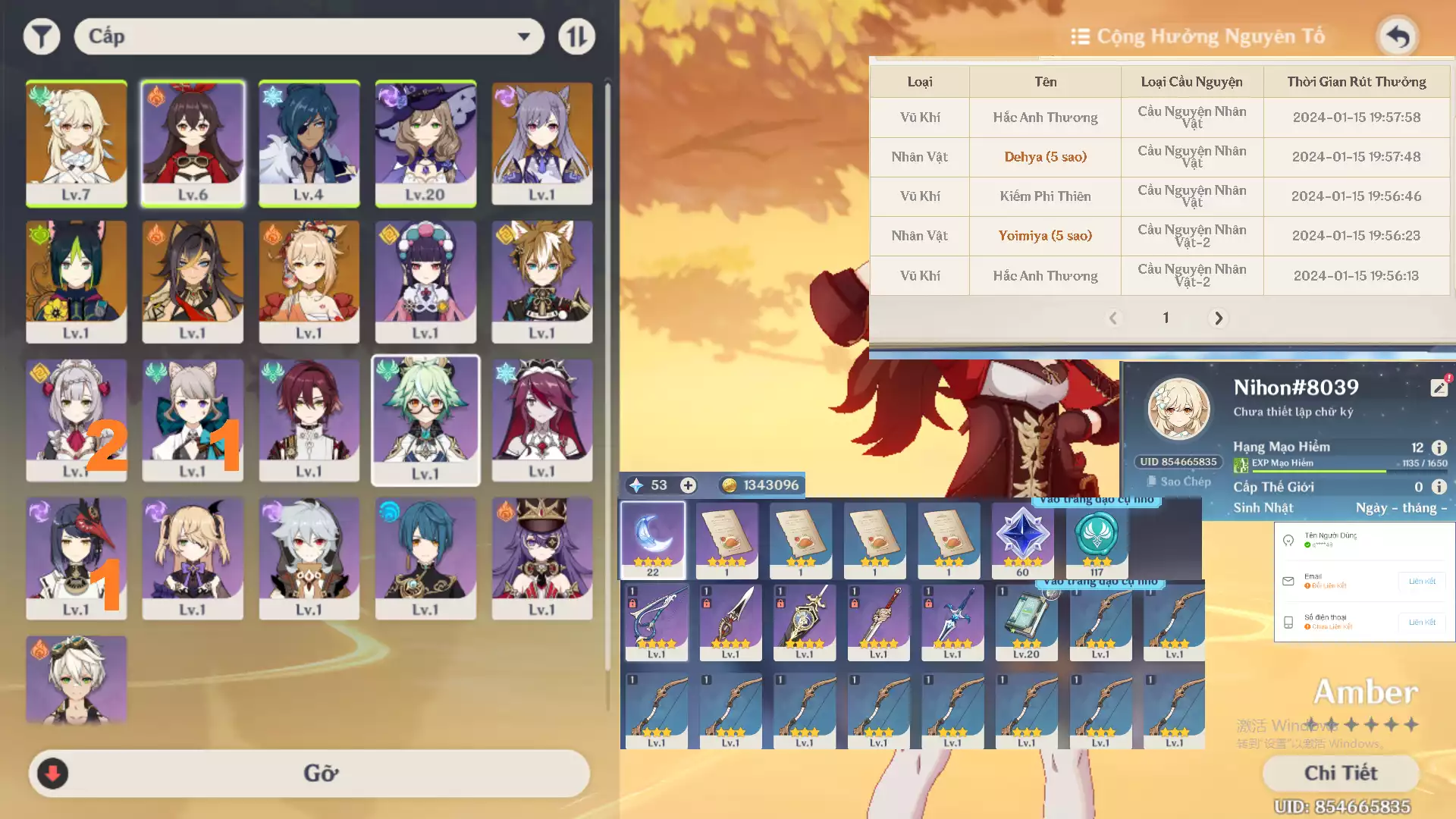Click the sort order icon beside Cấp dropdown
Viewport: 1456px width, 819px height.
pos(576,36)
